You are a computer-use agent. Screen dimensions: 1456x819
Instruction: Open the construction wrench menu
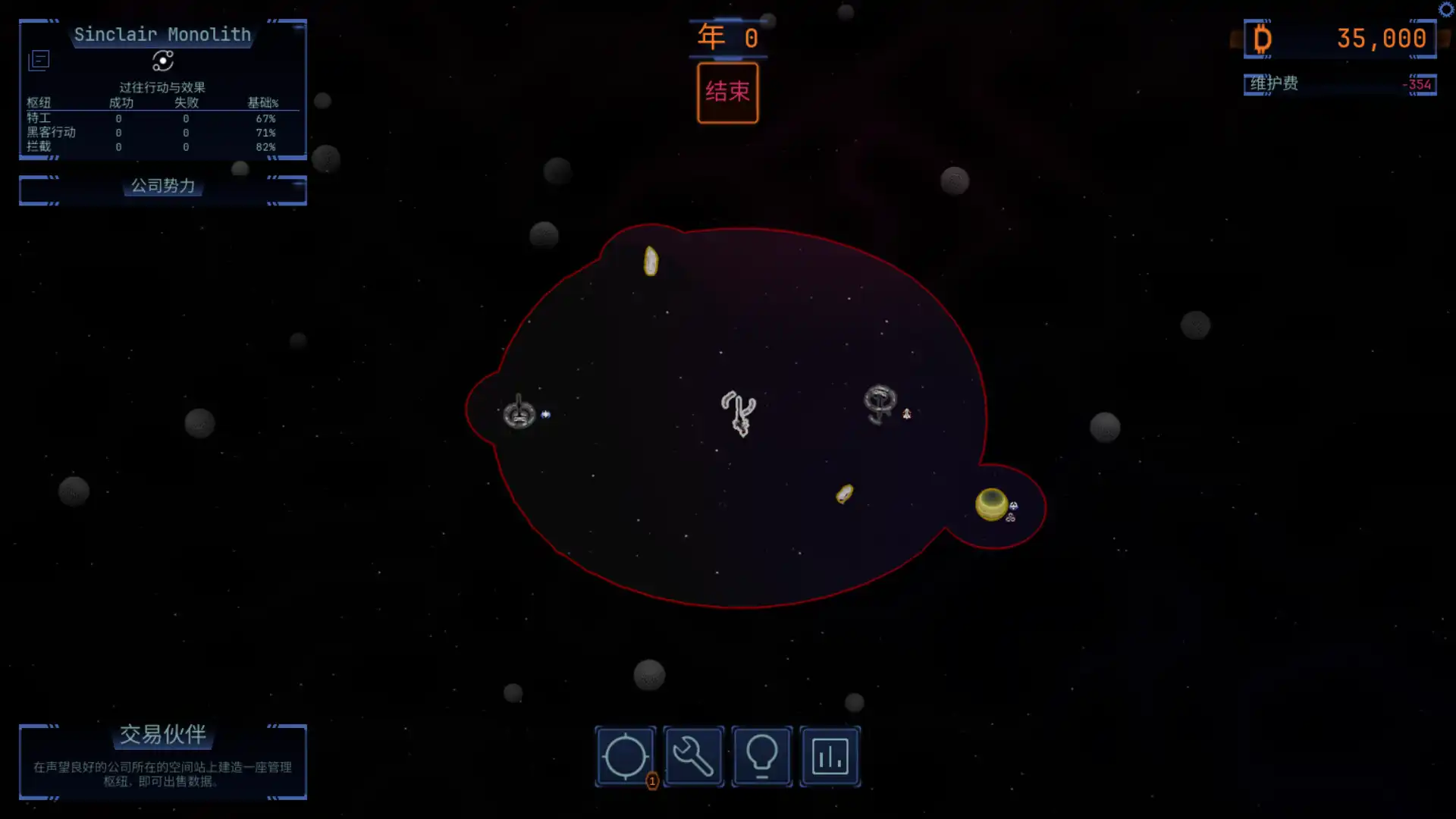(693, 756)
